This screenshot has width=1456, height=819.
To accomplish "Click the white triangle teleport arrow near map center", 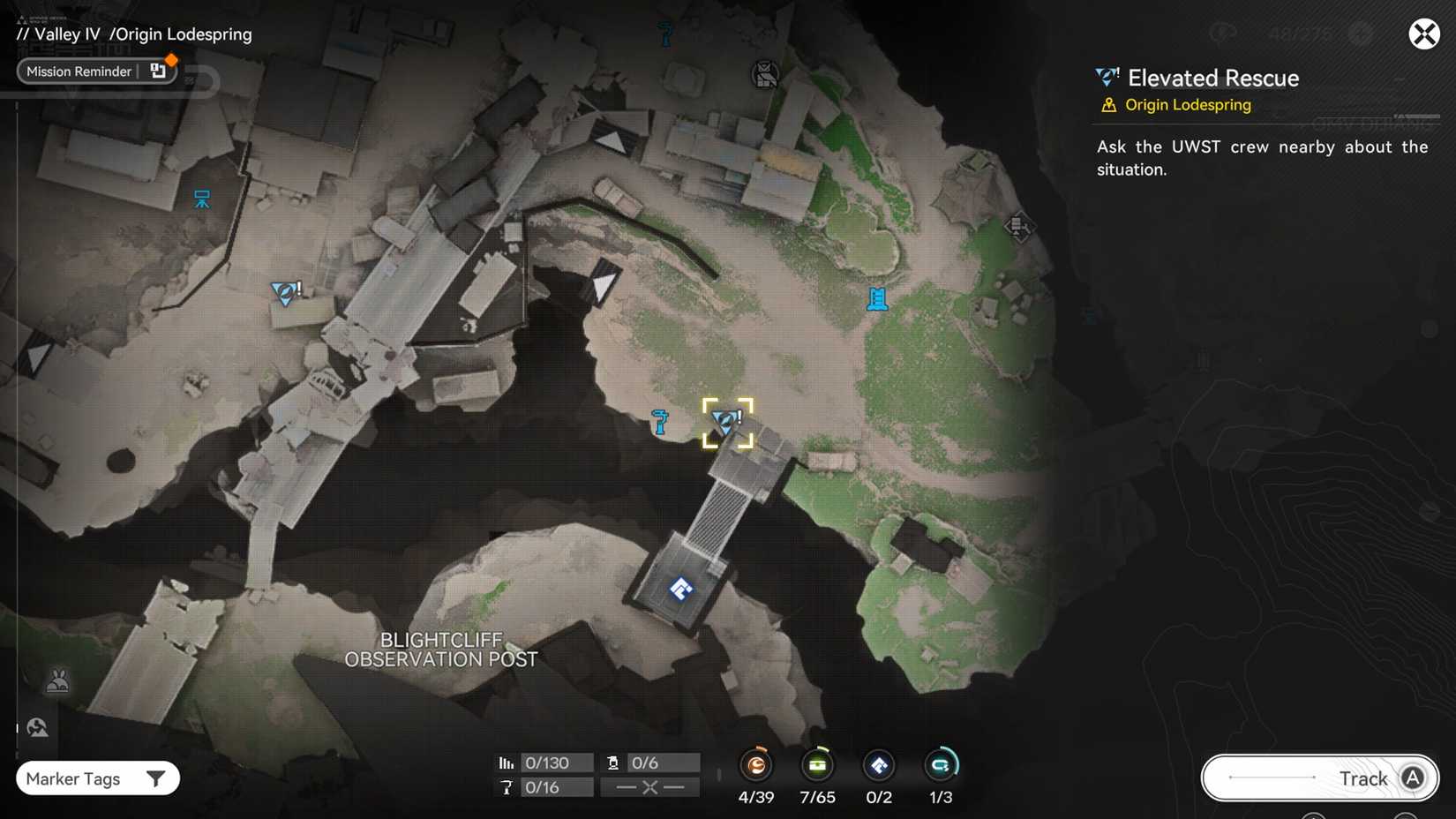I will coord(603,284).
